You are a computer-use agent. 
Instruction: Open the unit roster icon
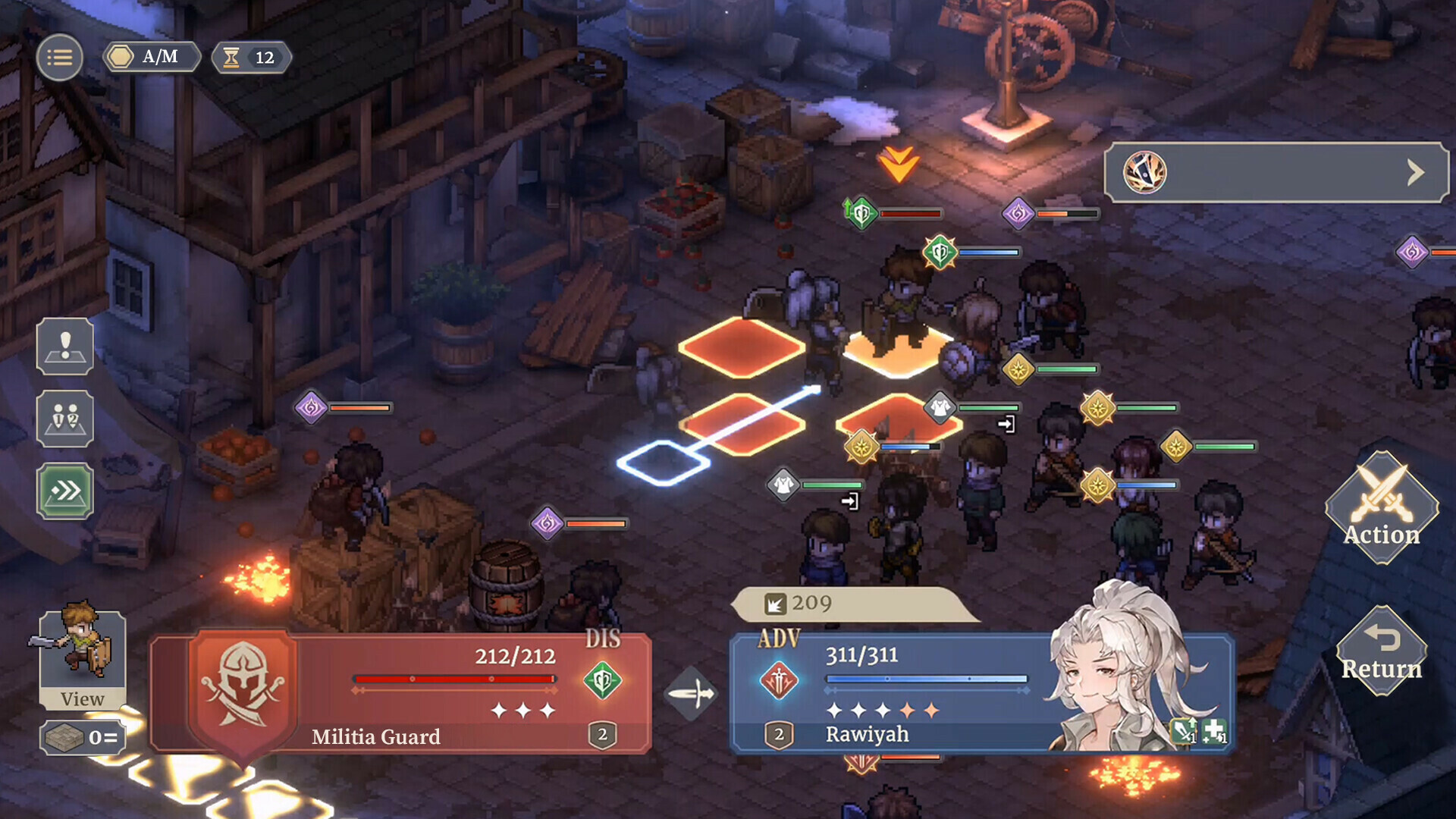(x=65, y=419)
